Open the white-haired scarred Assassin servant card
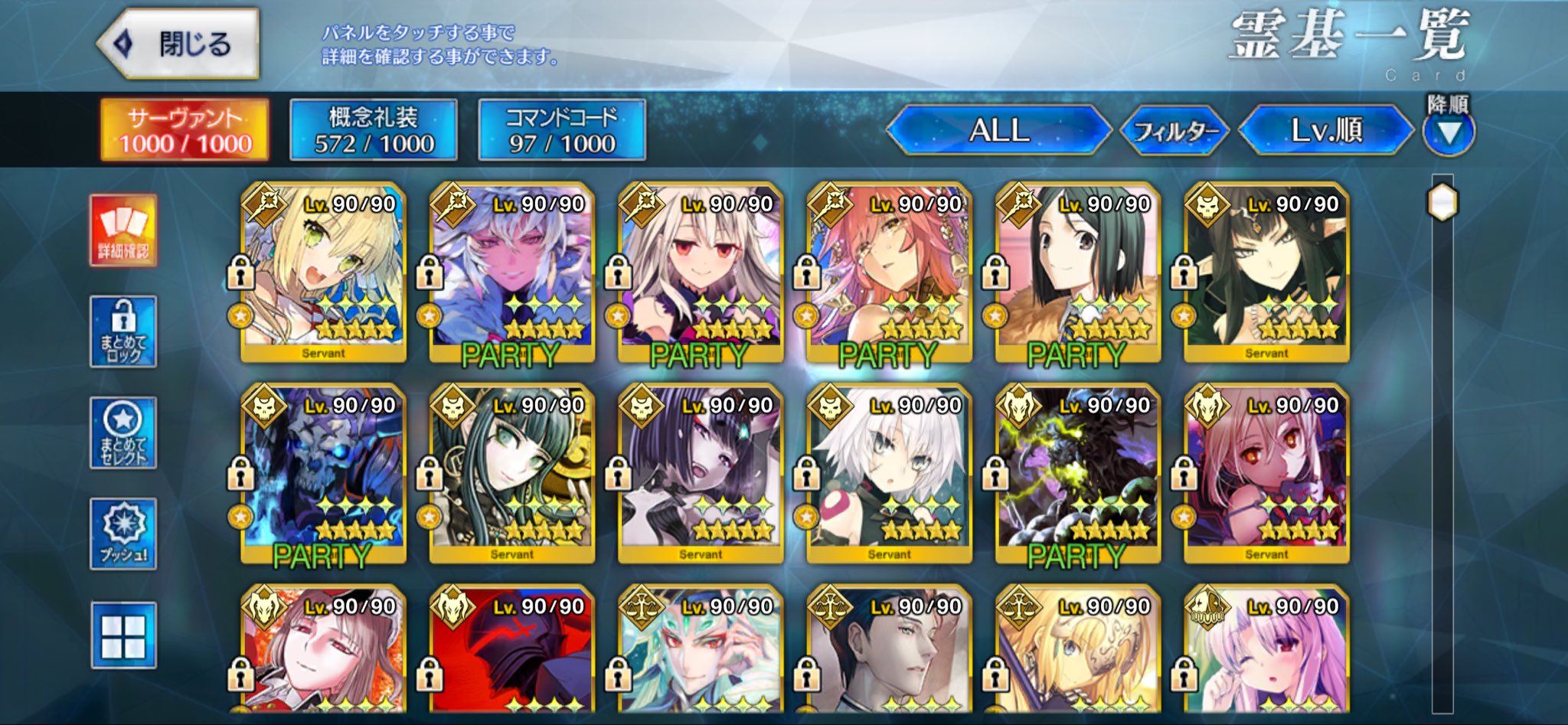 tap(889, 473)
